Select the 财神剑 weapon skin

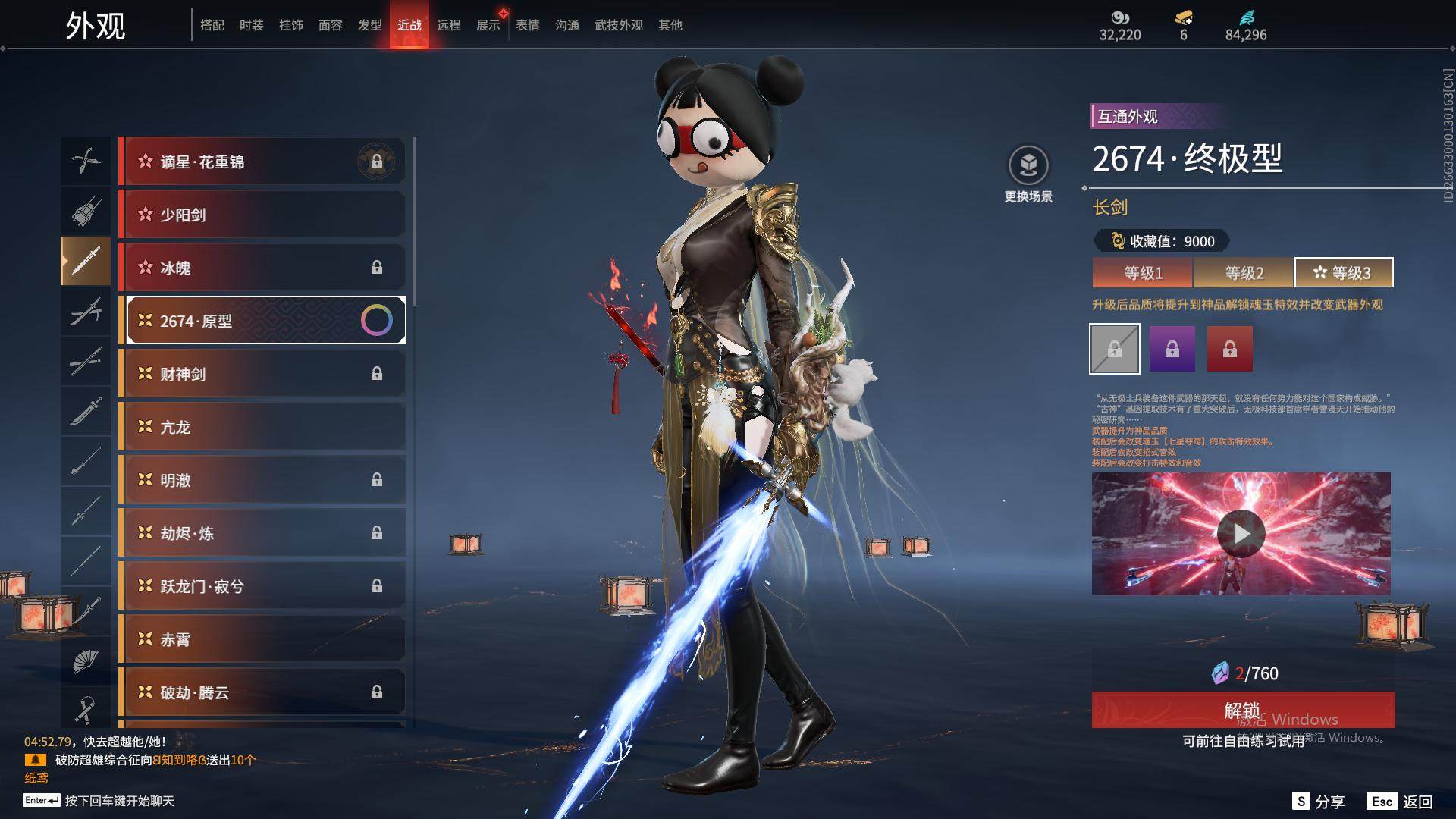[x=262, y=374]
